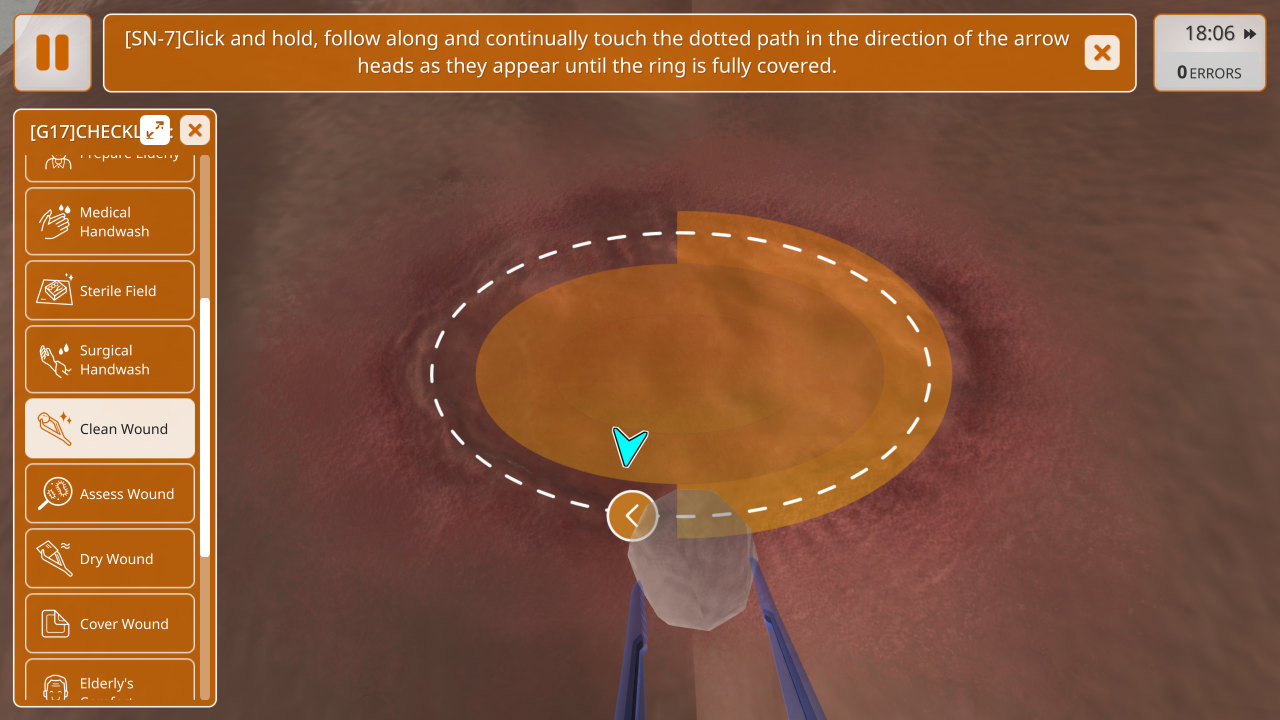This screenshot has width=1280, height=720.
Task: Expand the checklist panel
Action: click(155, 130)
